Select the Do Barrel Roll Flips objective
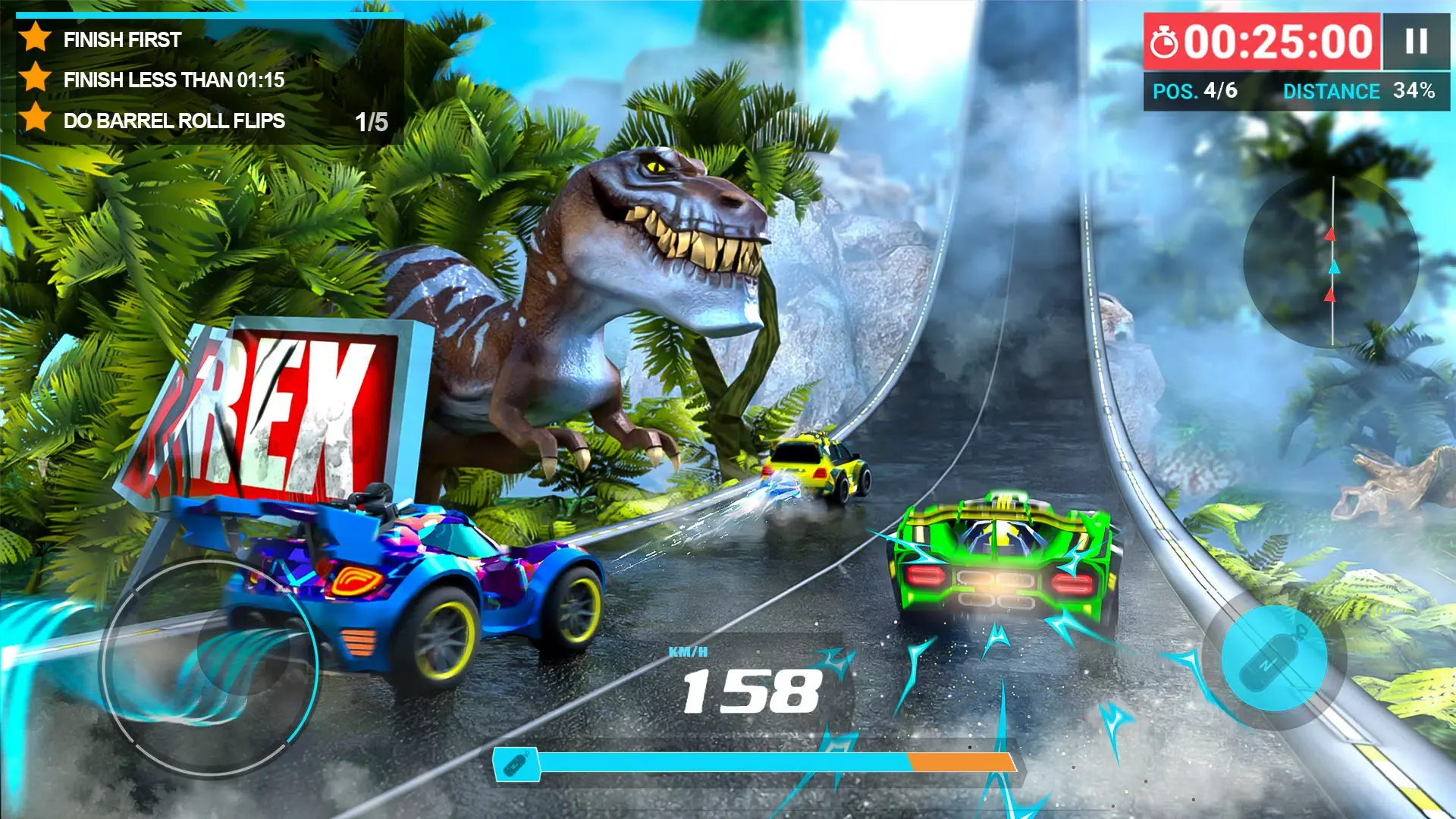Viewport: 1456px width, 819px height. 174,121
